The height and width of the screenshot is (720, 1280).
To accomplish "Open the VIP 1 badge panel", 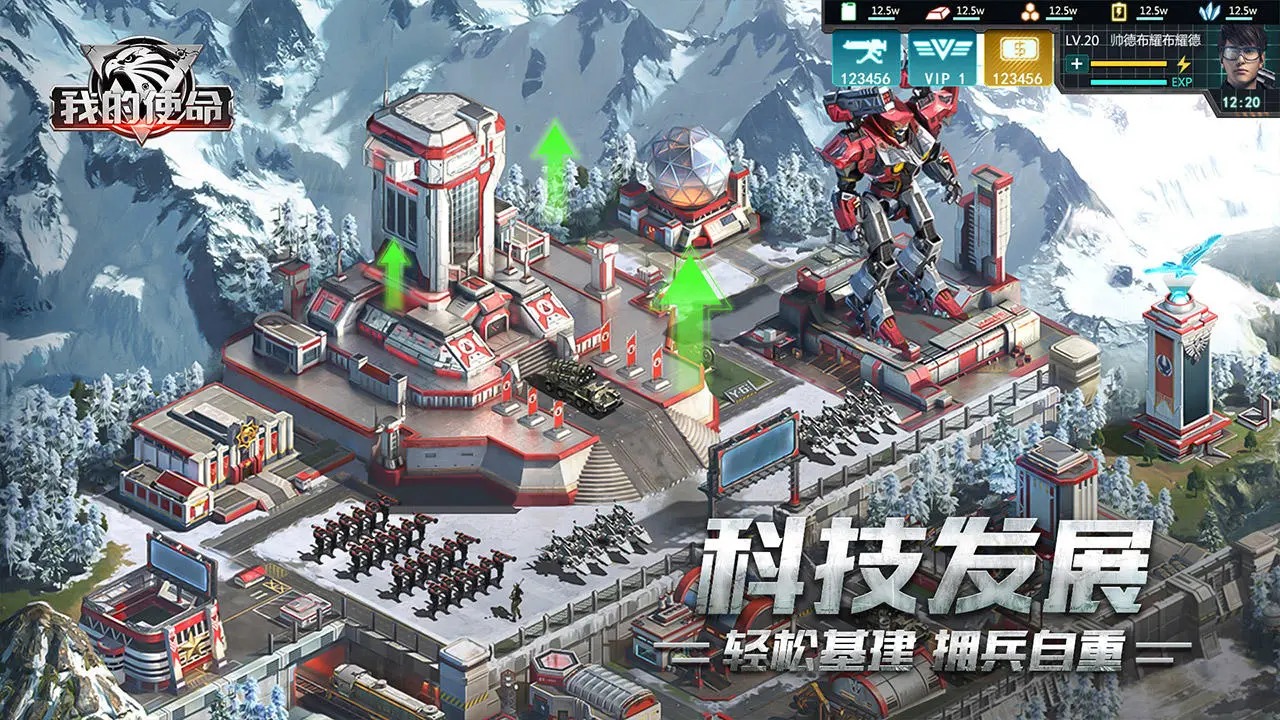I will pyautogui.click(x=944, y=61).
